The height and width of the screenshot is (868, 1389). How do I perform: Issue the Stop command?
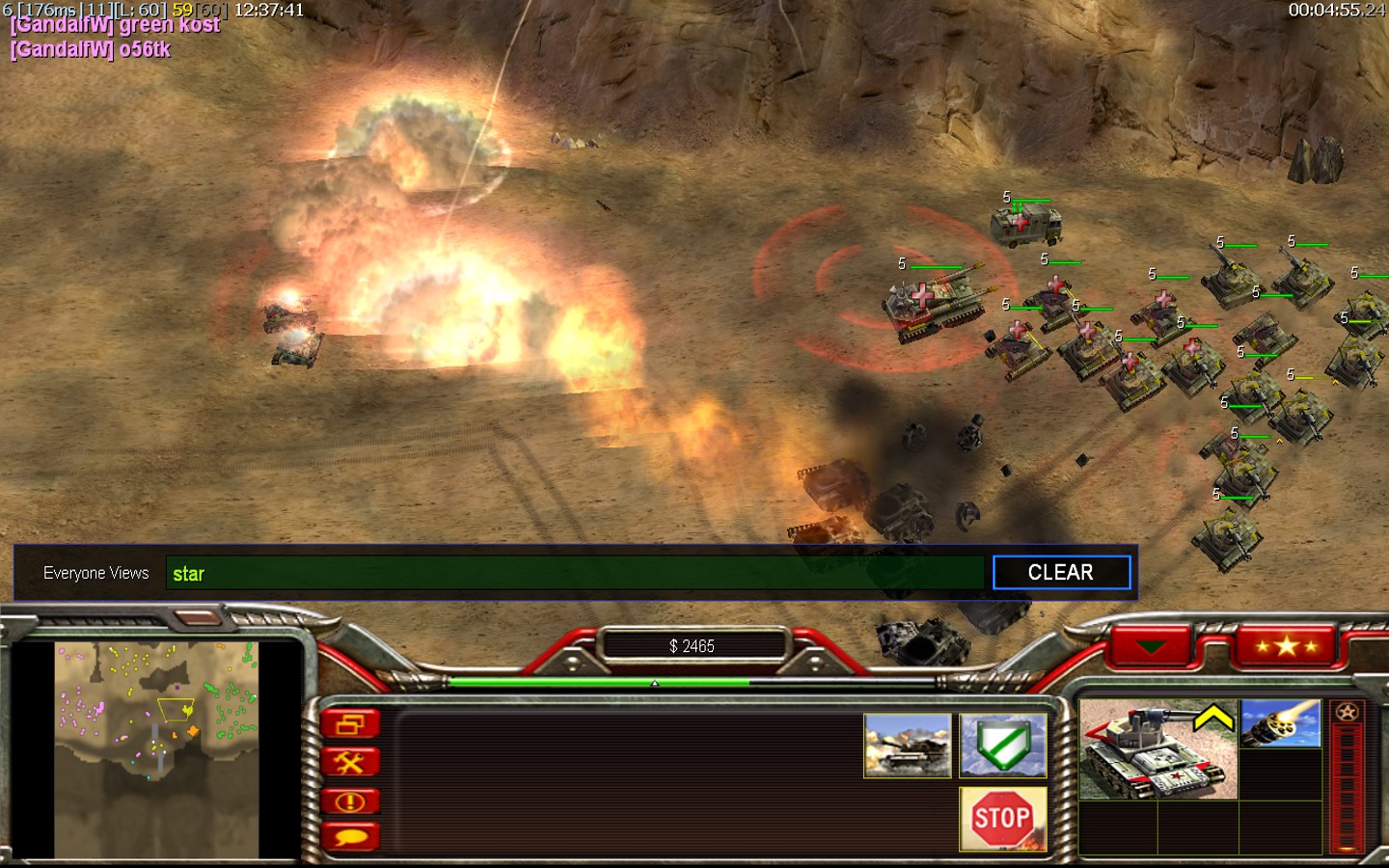coord(1002,819)
